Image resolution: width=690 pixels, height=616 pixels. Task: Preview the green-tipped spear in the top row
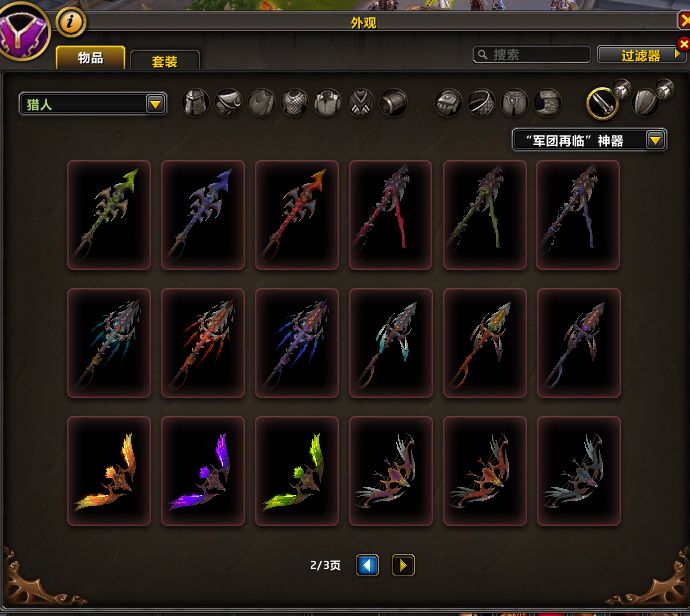coord(109,215)
